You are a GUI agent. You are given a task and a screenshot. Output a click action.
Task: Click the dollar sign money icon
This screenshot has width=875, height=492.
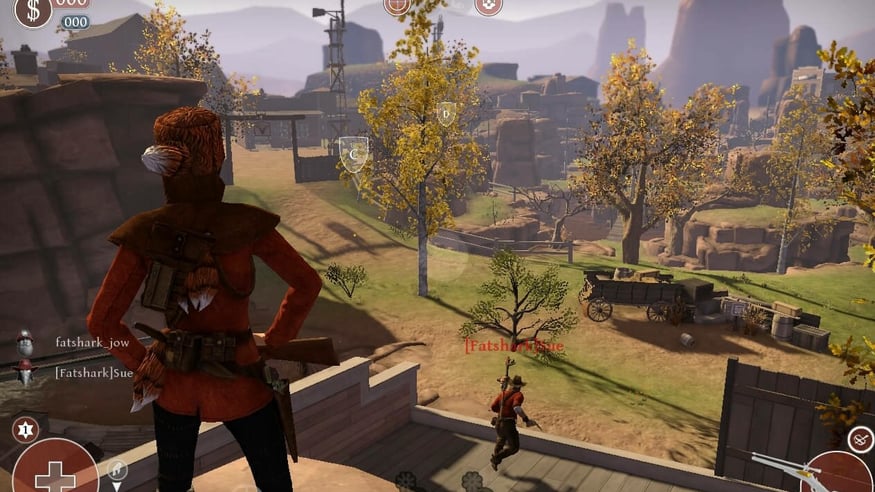(33, 10)
